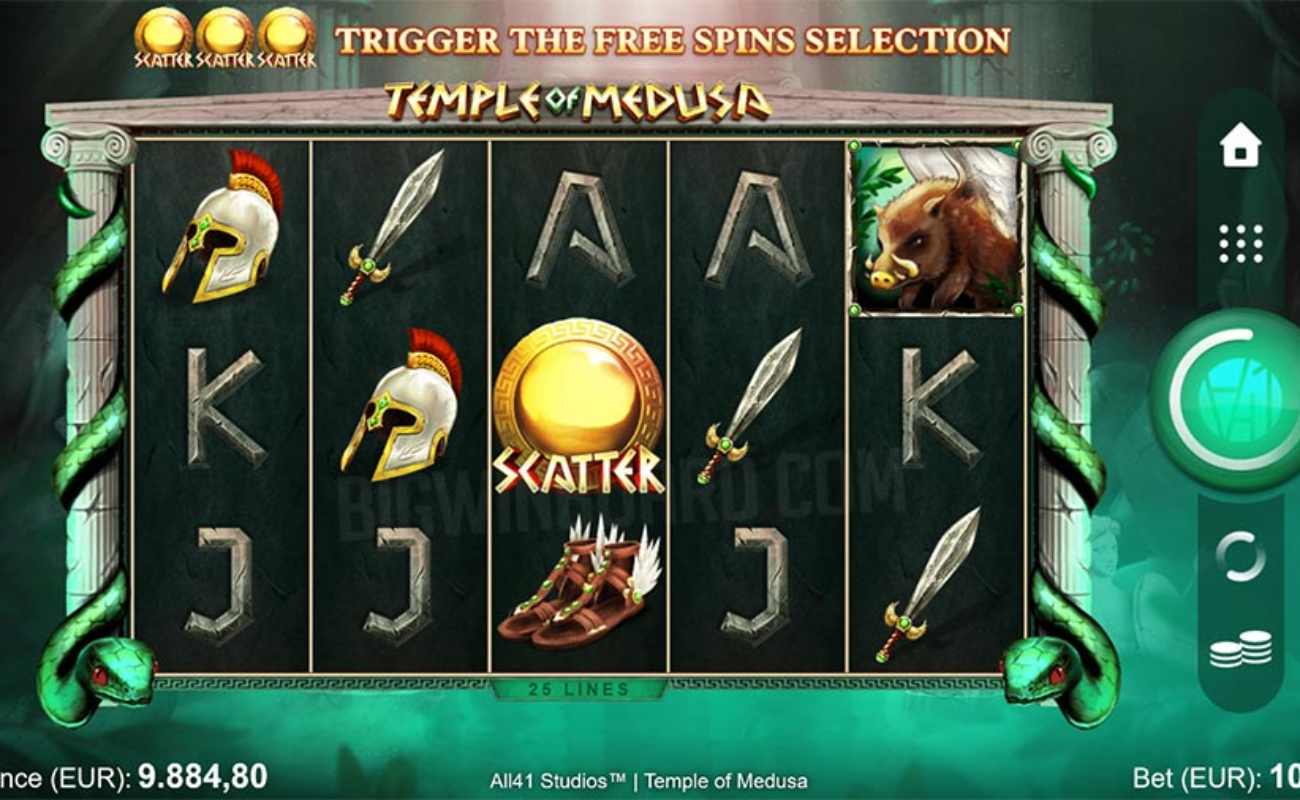The height and width of the screenshot is (800, 1300).
Task: Select the wild boar symbol on reel five
Action: point(935,230)
